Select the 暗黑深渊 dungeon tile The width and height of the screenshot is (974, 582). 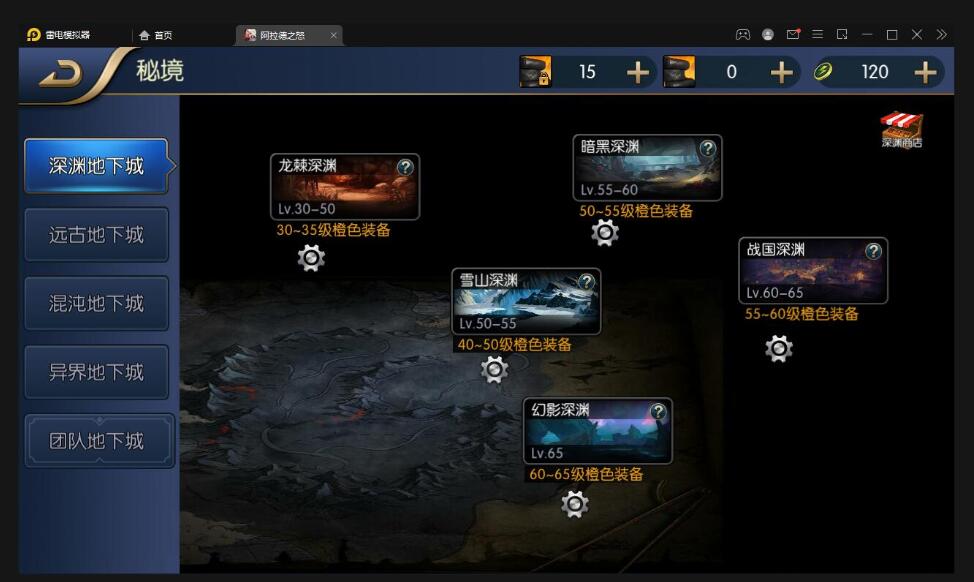coord(646,168)
